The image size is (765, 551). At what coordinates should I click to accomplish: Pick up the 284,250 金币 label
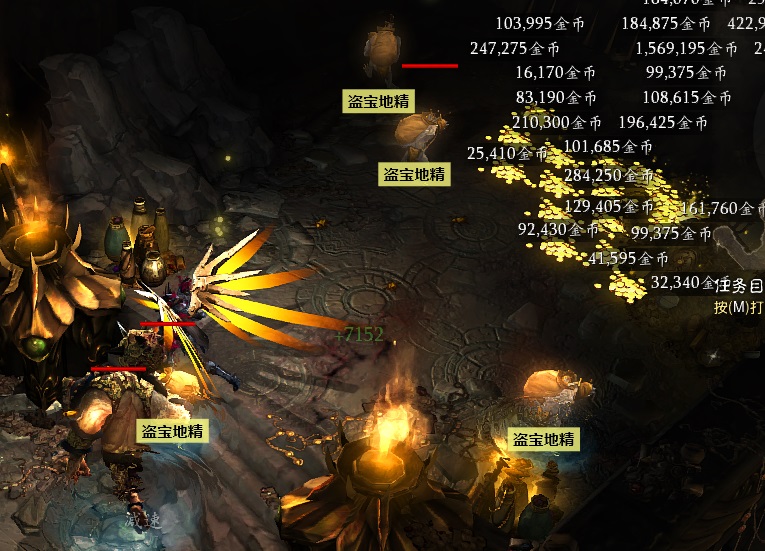tap(608, 175)
